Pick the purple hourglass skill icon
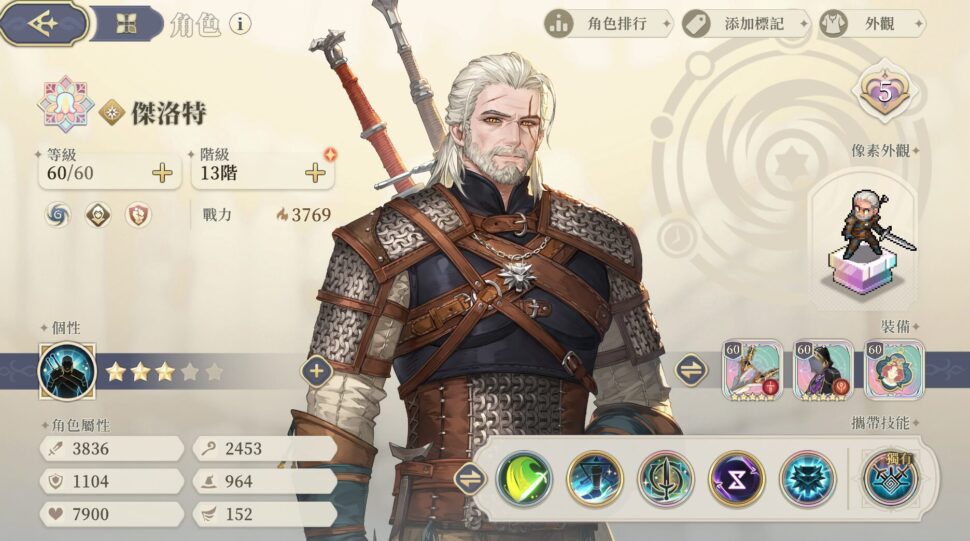The image size is (970, 541). 736,478
